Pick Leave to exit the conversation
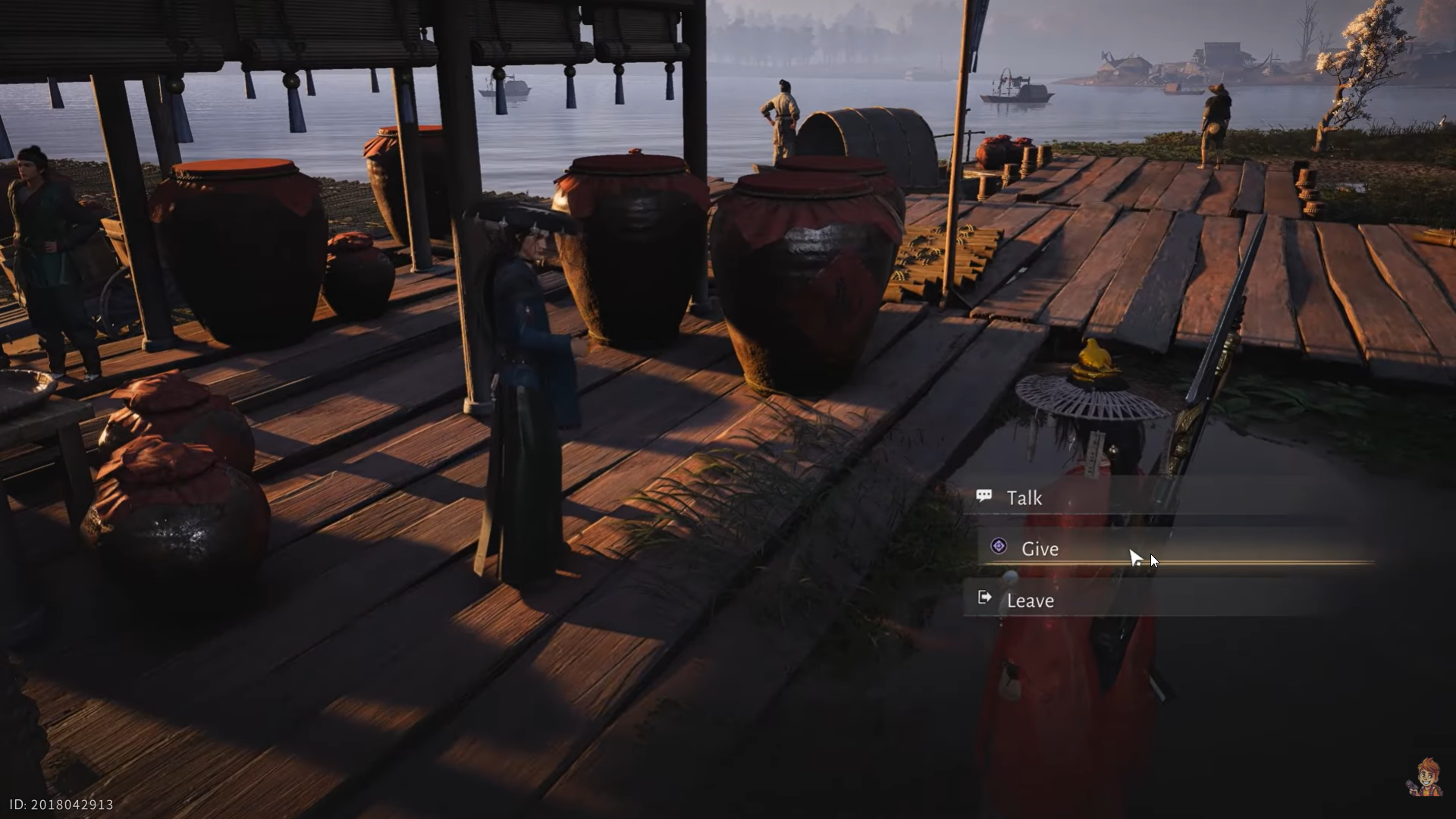 tap(1030, 600)
